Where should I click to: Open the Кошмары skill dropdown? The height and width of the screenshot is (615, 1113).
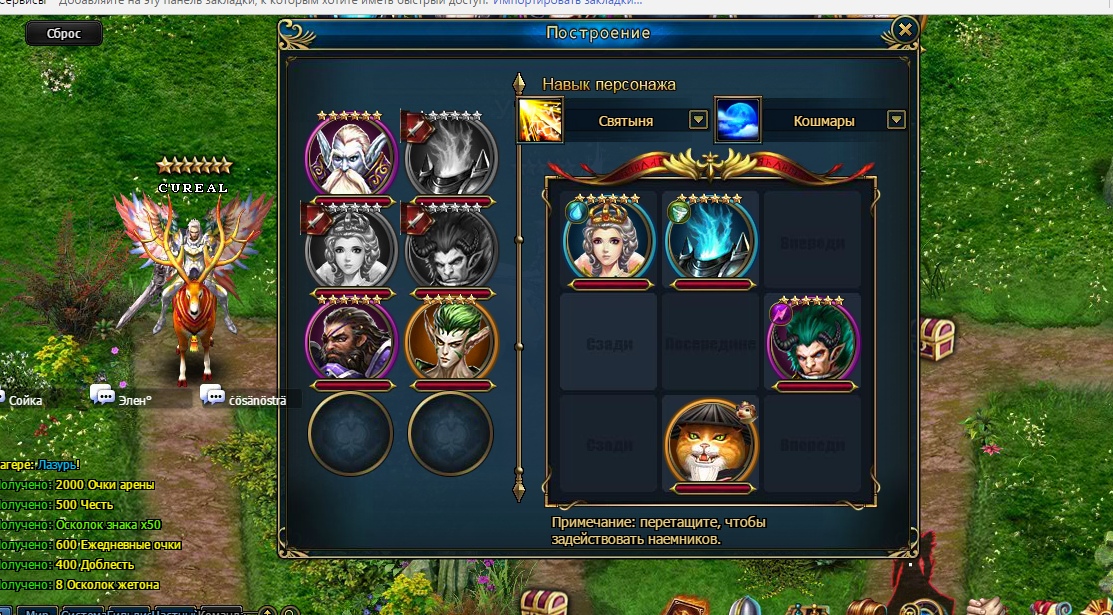click(896, 120)
